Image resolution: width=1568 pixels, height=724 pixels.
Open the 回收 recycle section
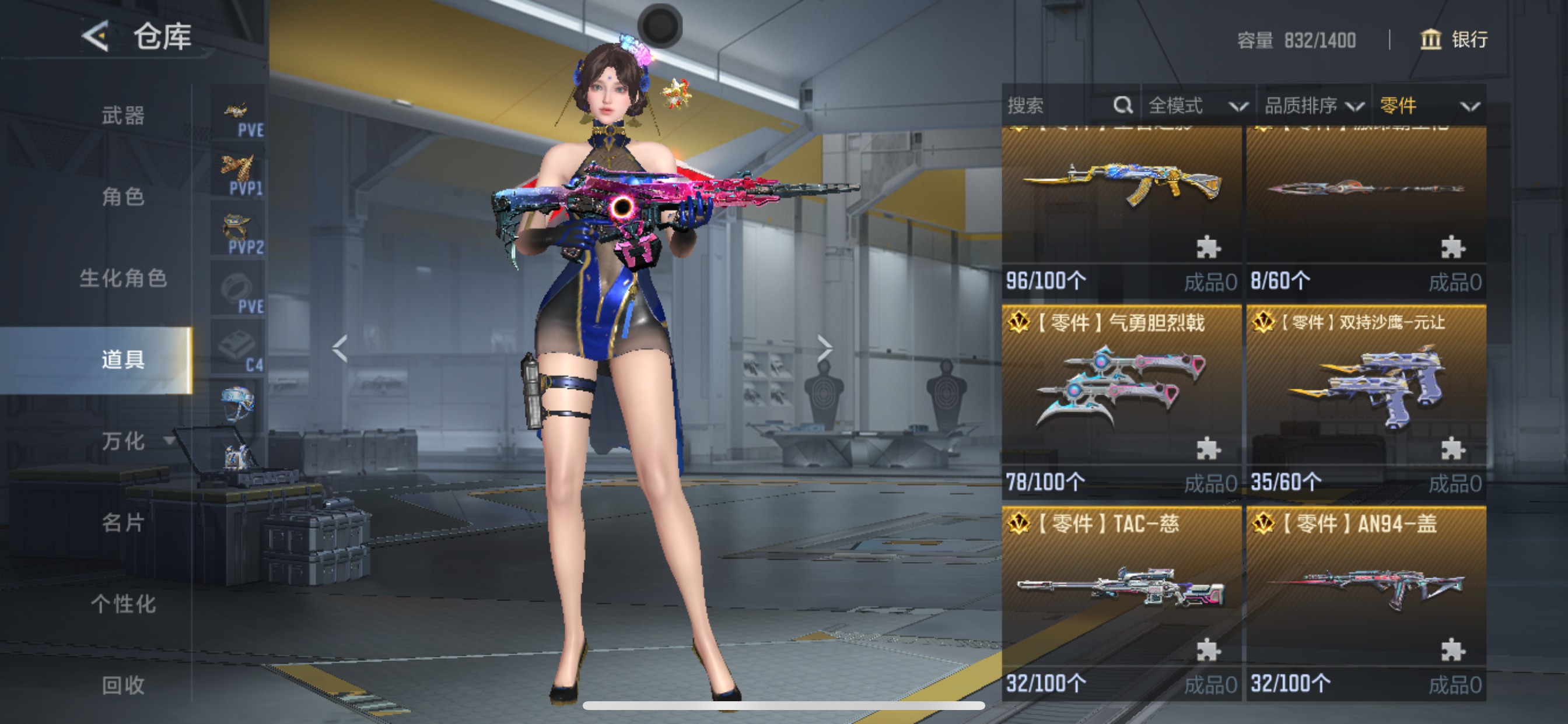tap(123, 685)
